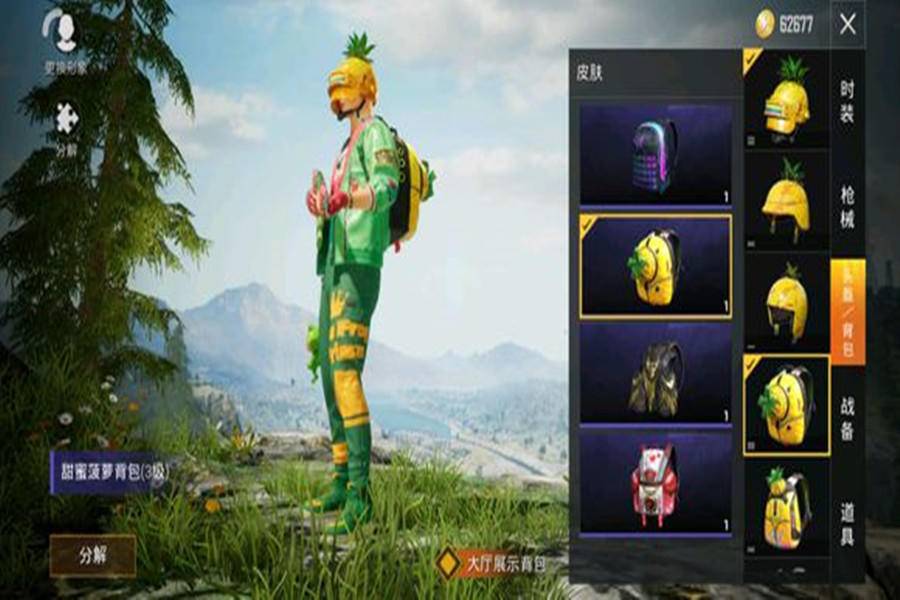This screenshot has height=600, width=900.
Task: Click the 分解 button below the item name
Action: point(92,555)
